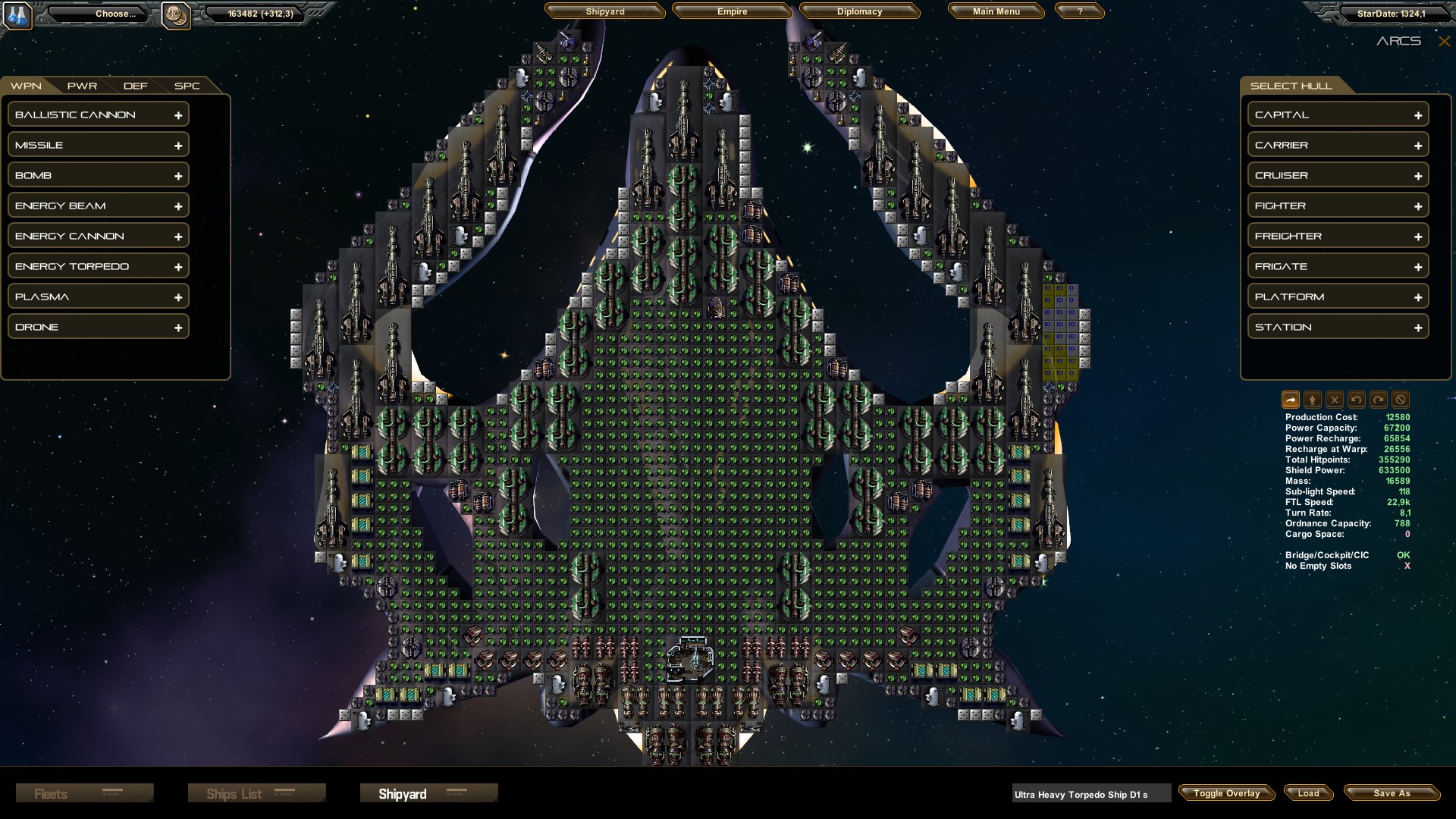The height and width of the screenshot is (819, 1456).
Task: Open the Empire screen
Action: coord(732,11)
